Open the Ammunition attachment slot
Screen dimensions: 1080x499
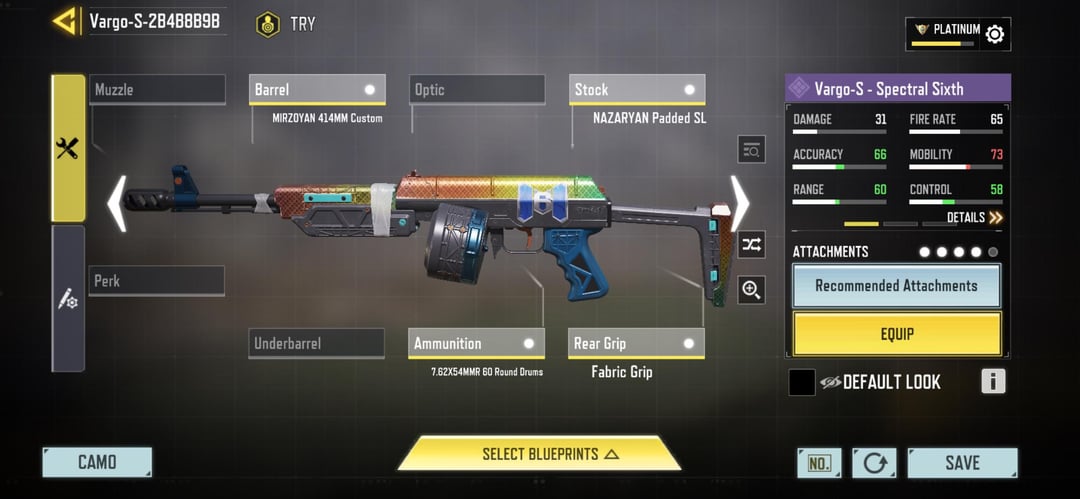coord(477,343)
